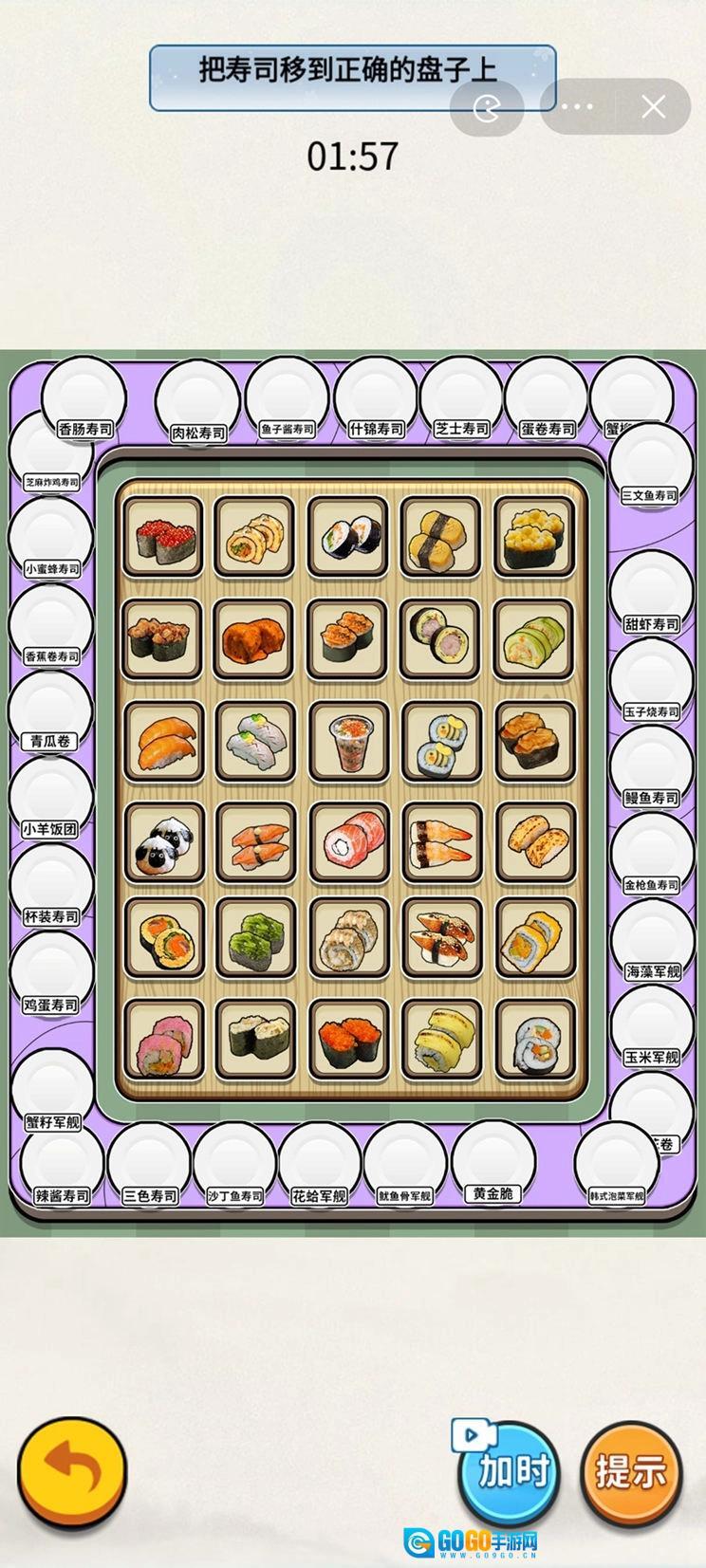The width and height of the screenshot is (706, 1568).
Task: Click the 辣酱寿司 plate
Action: 63,1167
